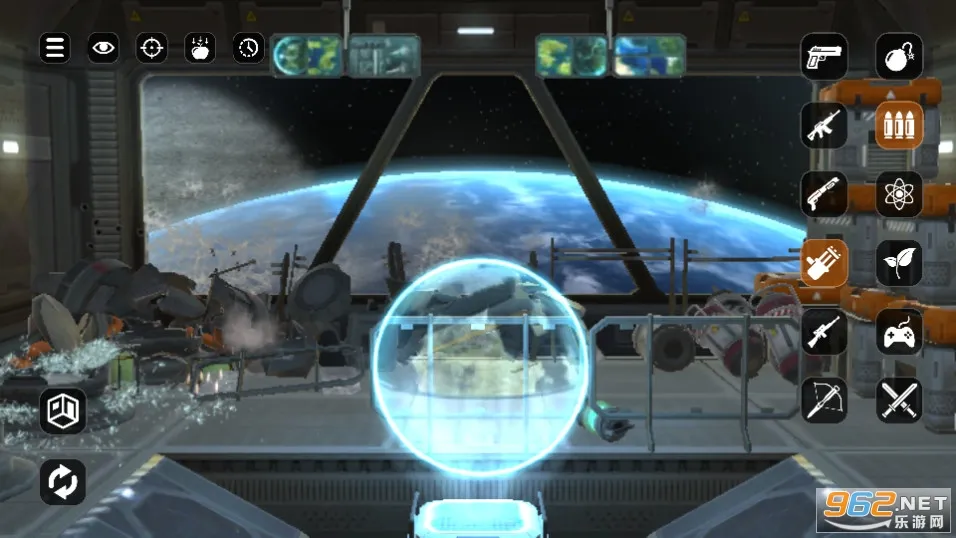956x538 pixels.
Task: Switch to crossed swords melee category
Action: (x=899, y=400)
